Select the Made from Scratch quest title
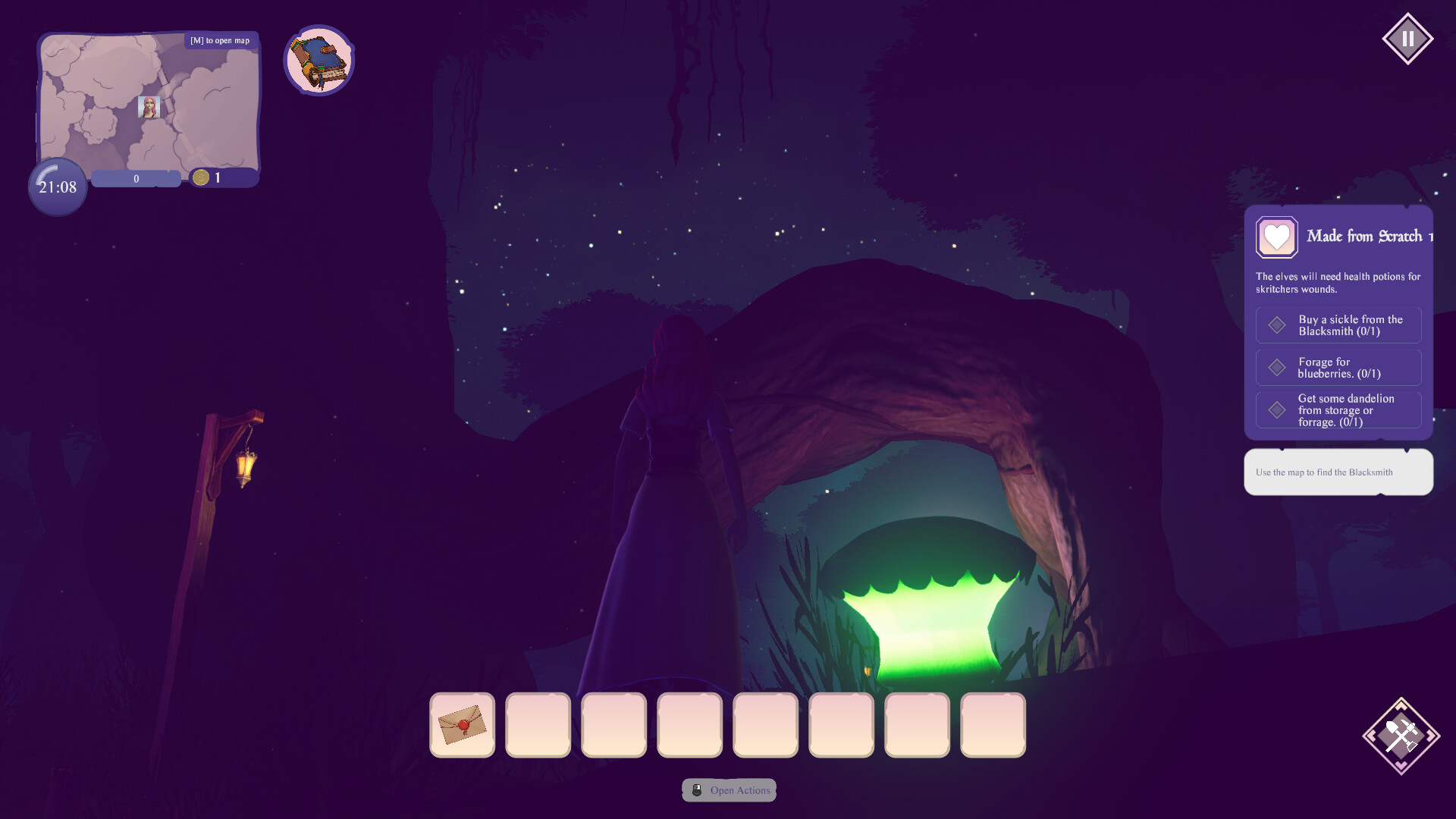The image size is (1456, 819). [x=1364, y=237]
